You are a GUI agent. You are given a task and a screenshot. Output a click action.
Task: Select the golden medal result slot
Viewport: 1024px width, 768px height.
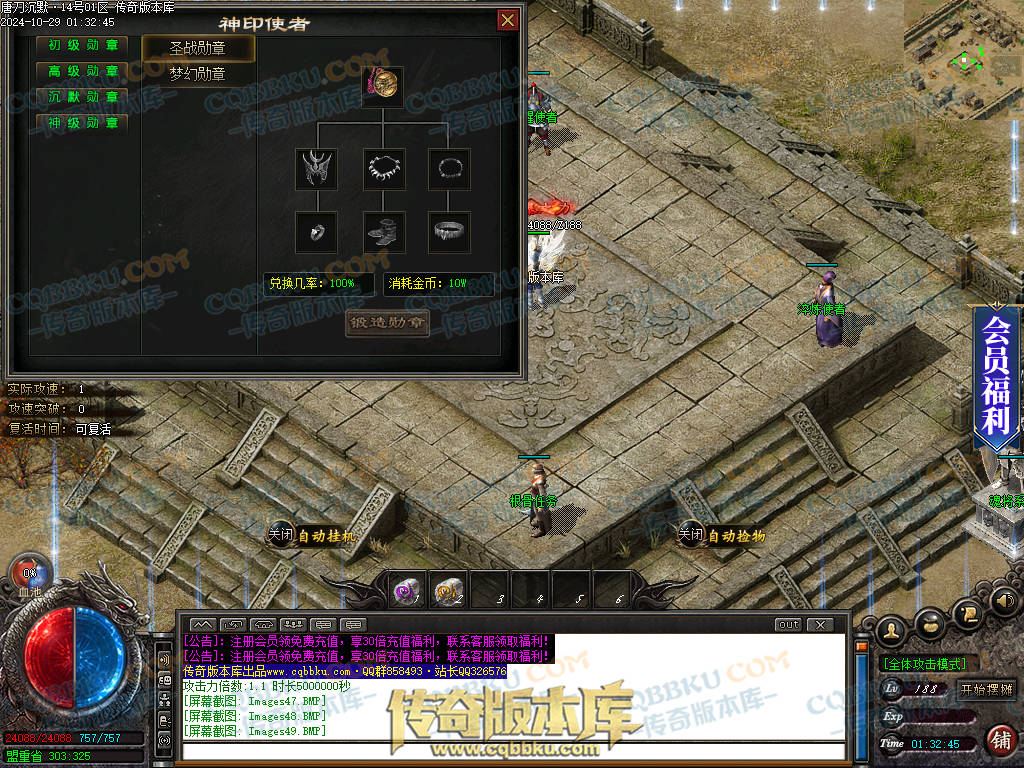tap(382, 87)
